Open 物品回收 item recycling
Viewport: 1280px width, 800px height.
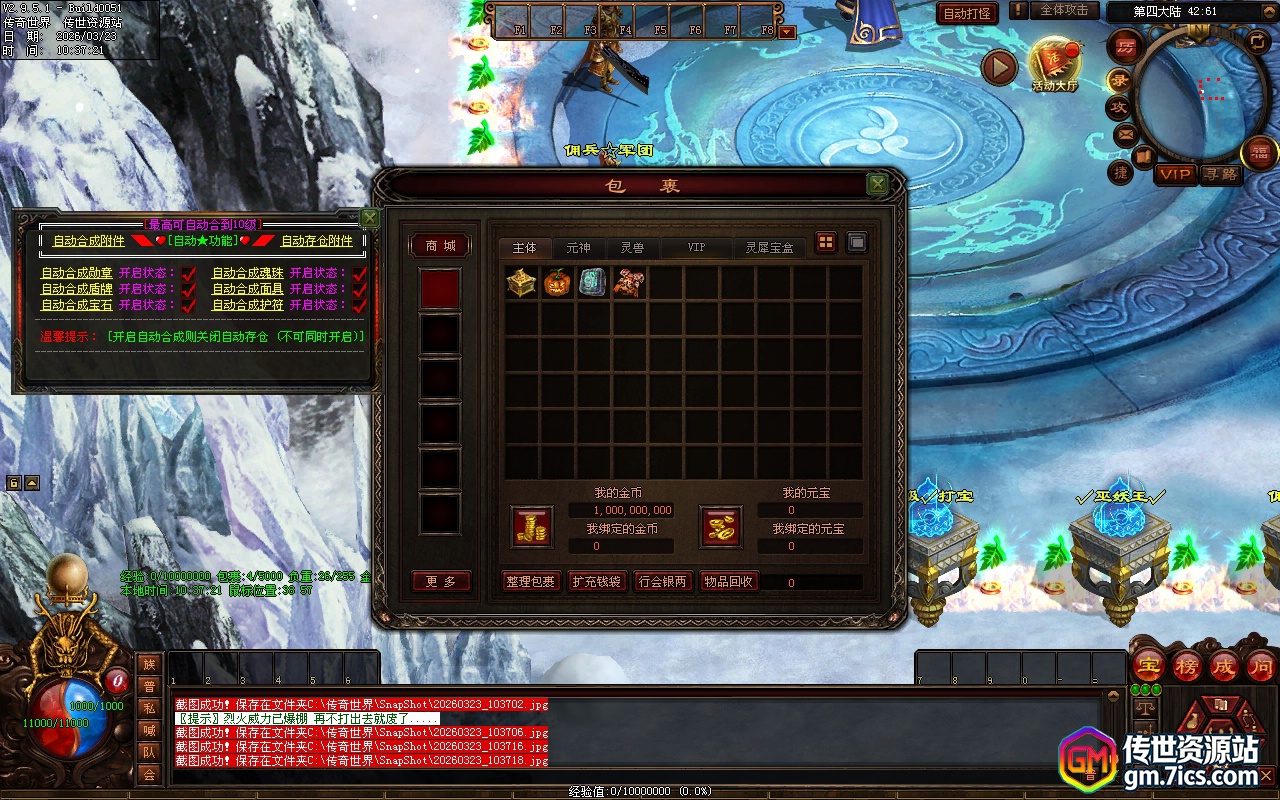pyautogui.click(x=729, y=582)
